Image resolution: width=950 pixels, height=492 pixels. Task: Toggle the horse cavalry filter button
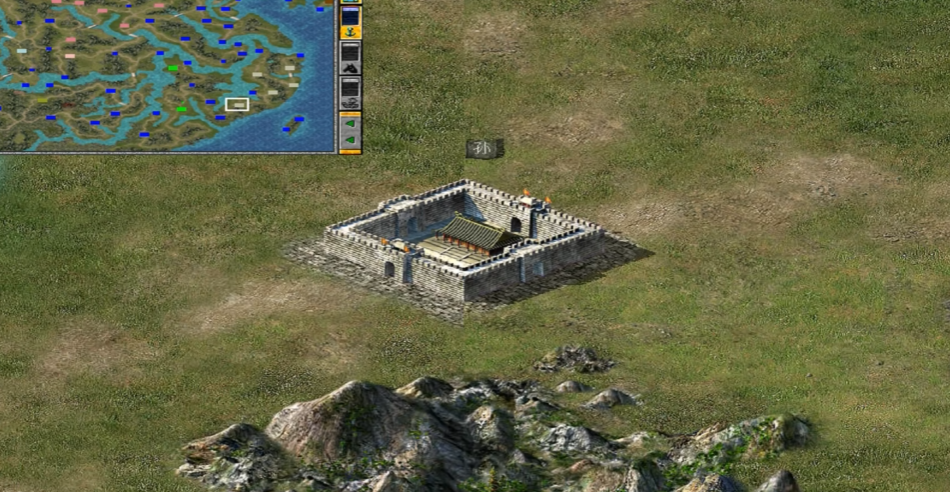tap(350, 57)
